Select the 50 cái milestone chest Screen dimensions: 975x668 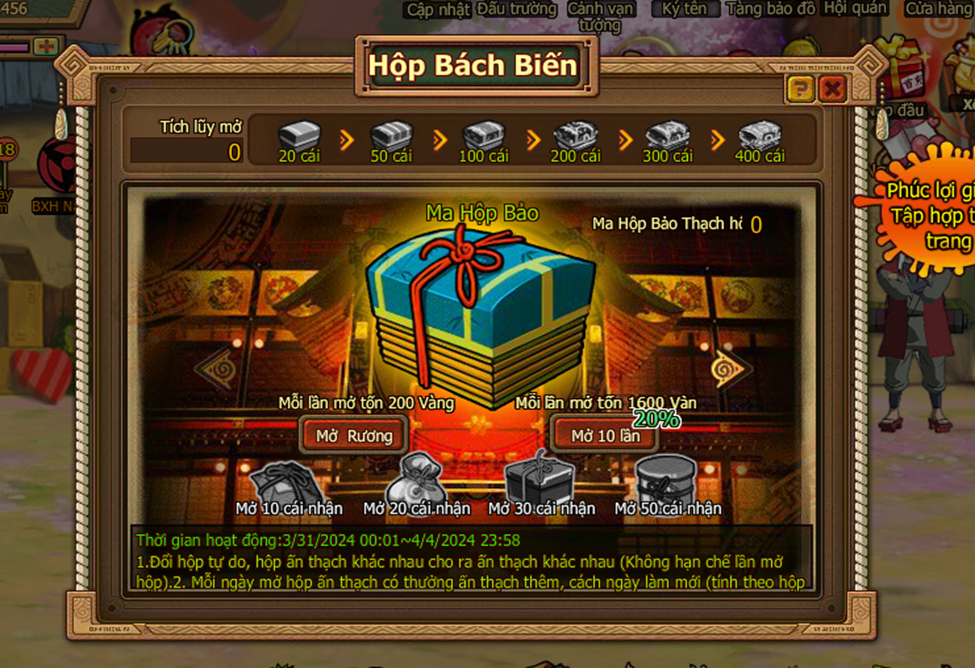(x=391, y=135)
